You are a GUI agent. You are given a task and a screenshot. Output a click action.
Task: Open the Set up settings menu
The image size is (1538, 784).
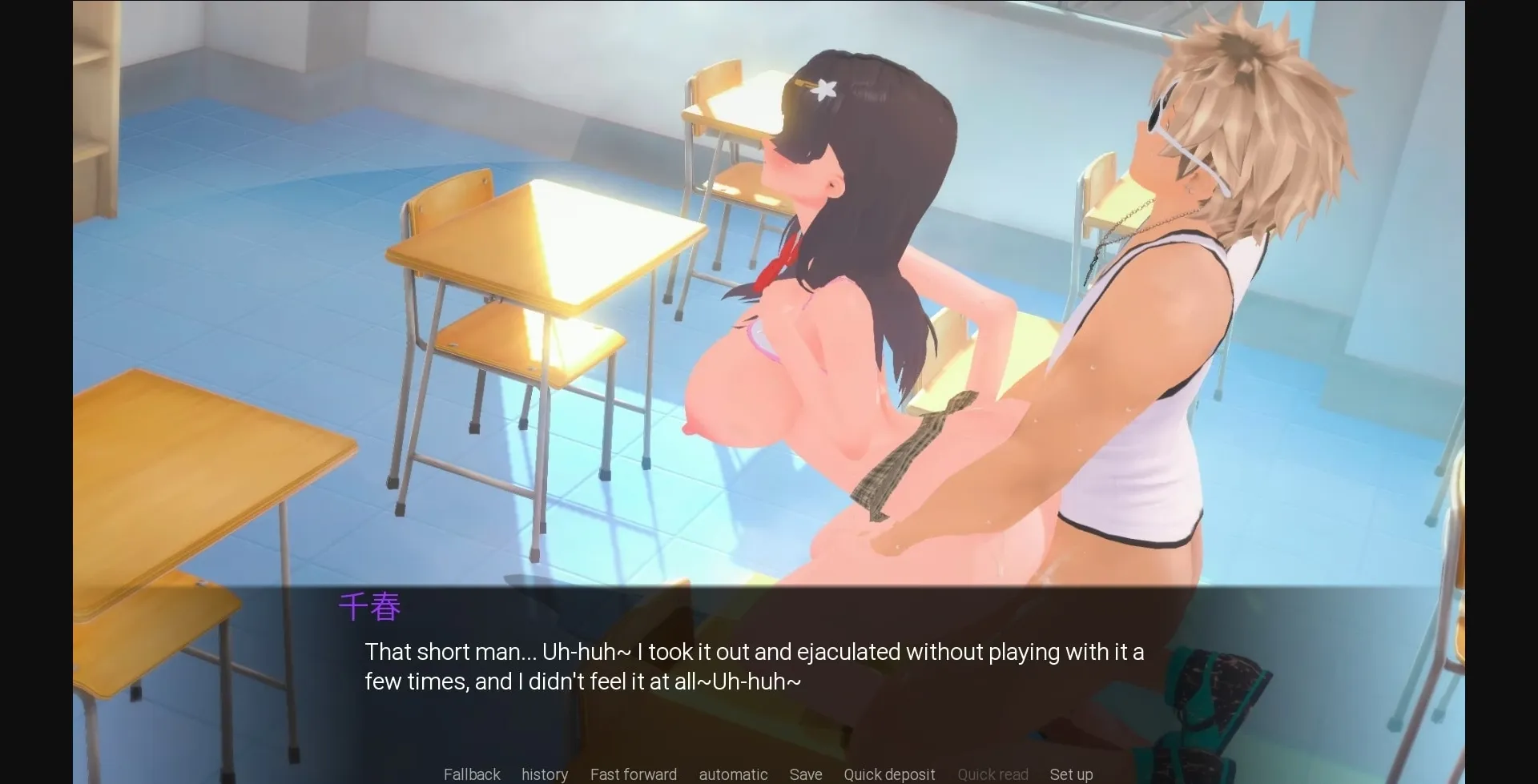click(1071, 774)
